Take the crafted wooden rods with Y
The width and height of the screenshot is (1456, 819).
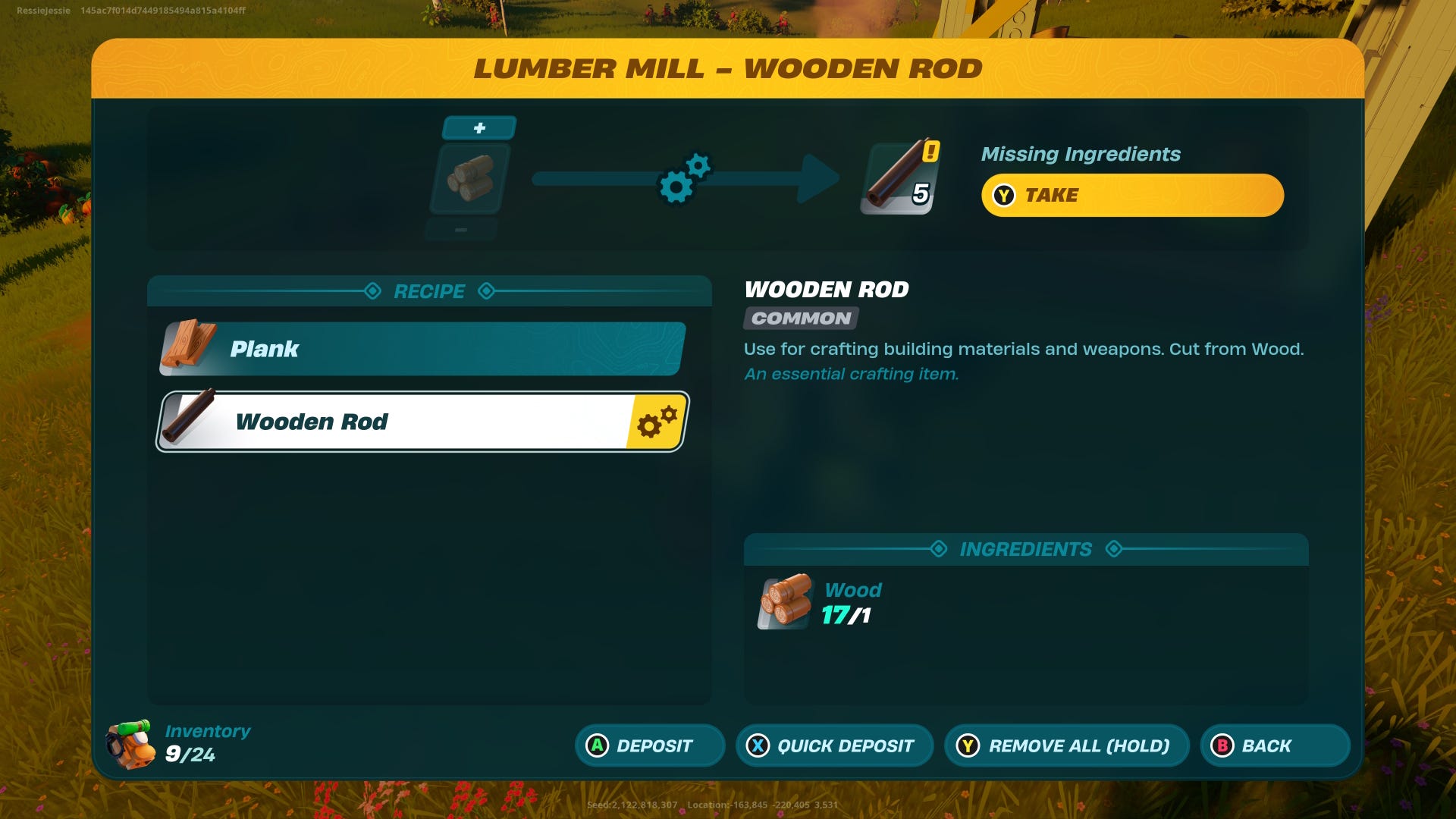pyautogui.click(x=1131, y=195)
